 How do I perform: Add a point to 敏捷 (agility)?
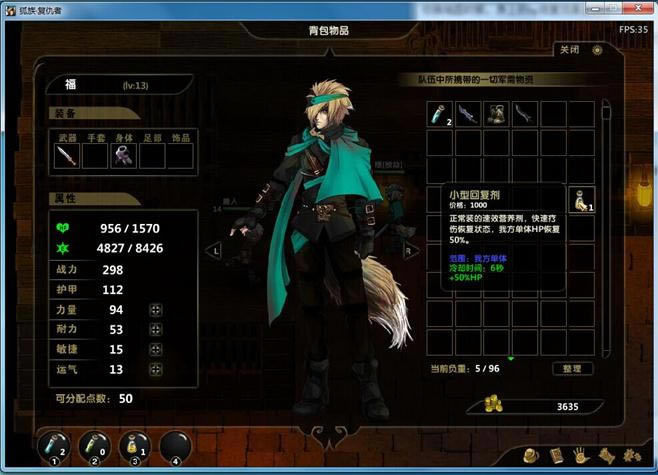coord(155,349)
